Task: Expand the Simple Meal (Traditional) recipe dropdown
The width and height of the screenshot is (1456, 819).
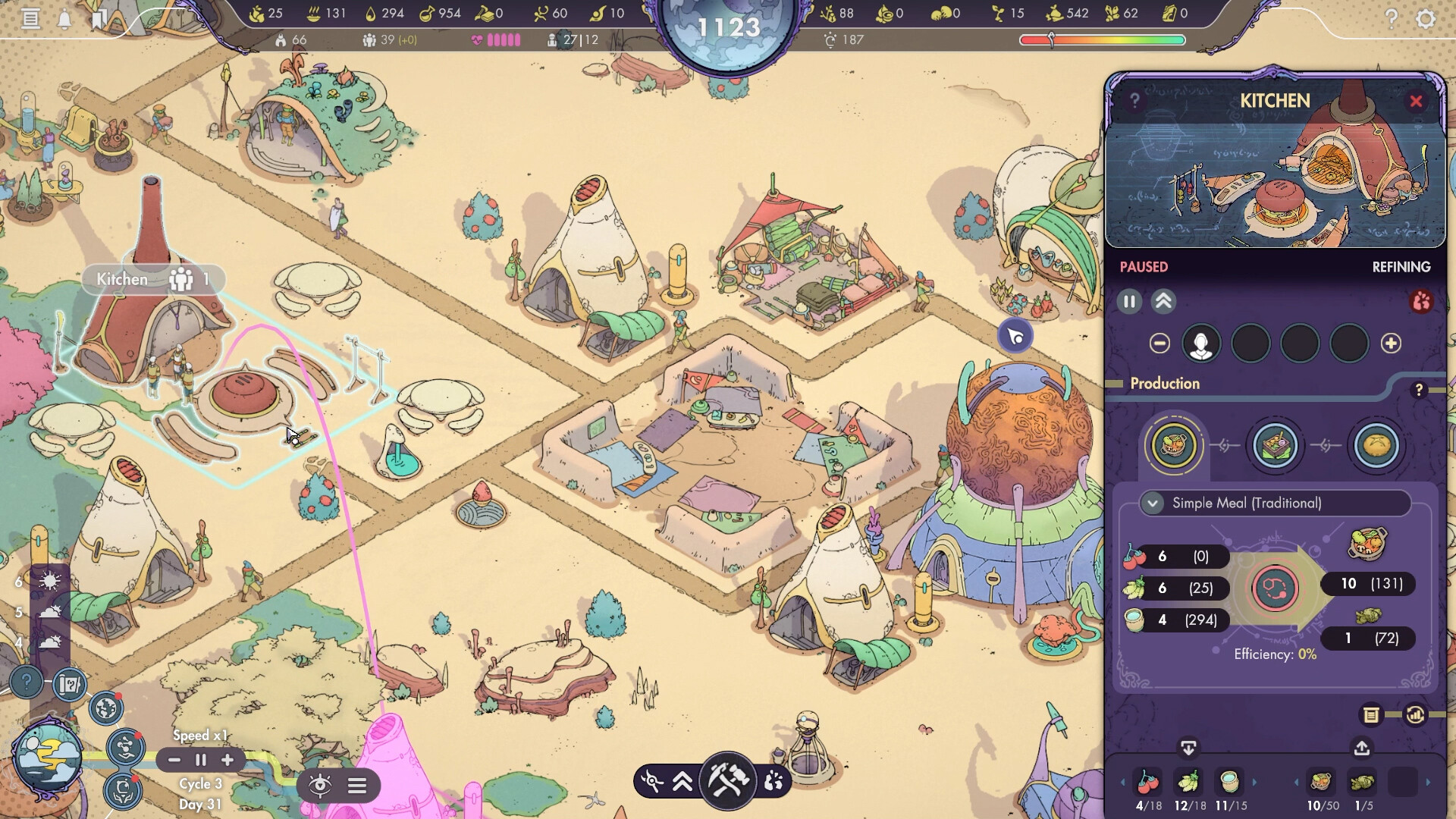Action: tap(1153, 503)
